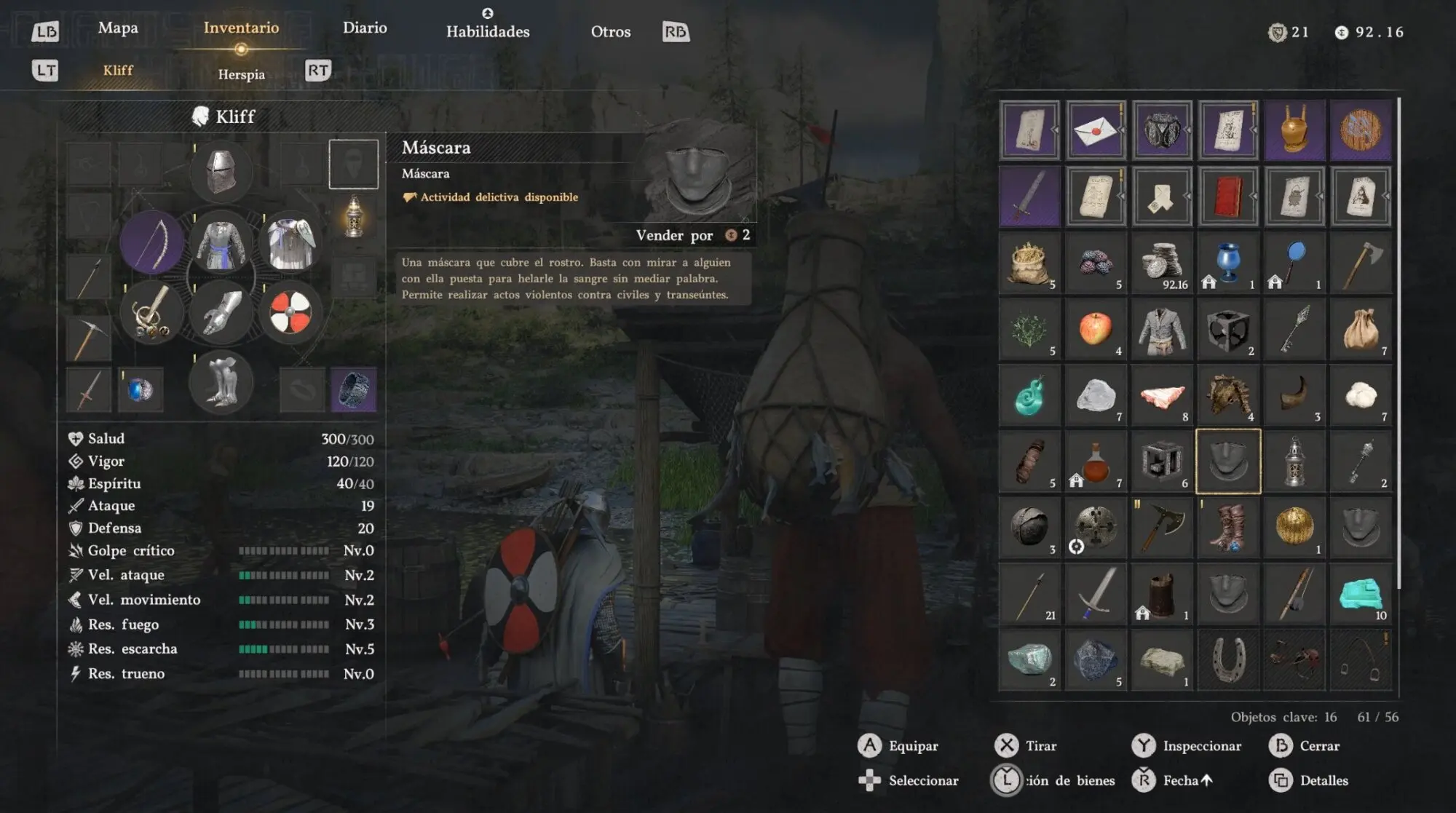Viewport: 1456px width, 813px height.
Task: Select the horseshoe item
Action: (x=1228, y=660)
